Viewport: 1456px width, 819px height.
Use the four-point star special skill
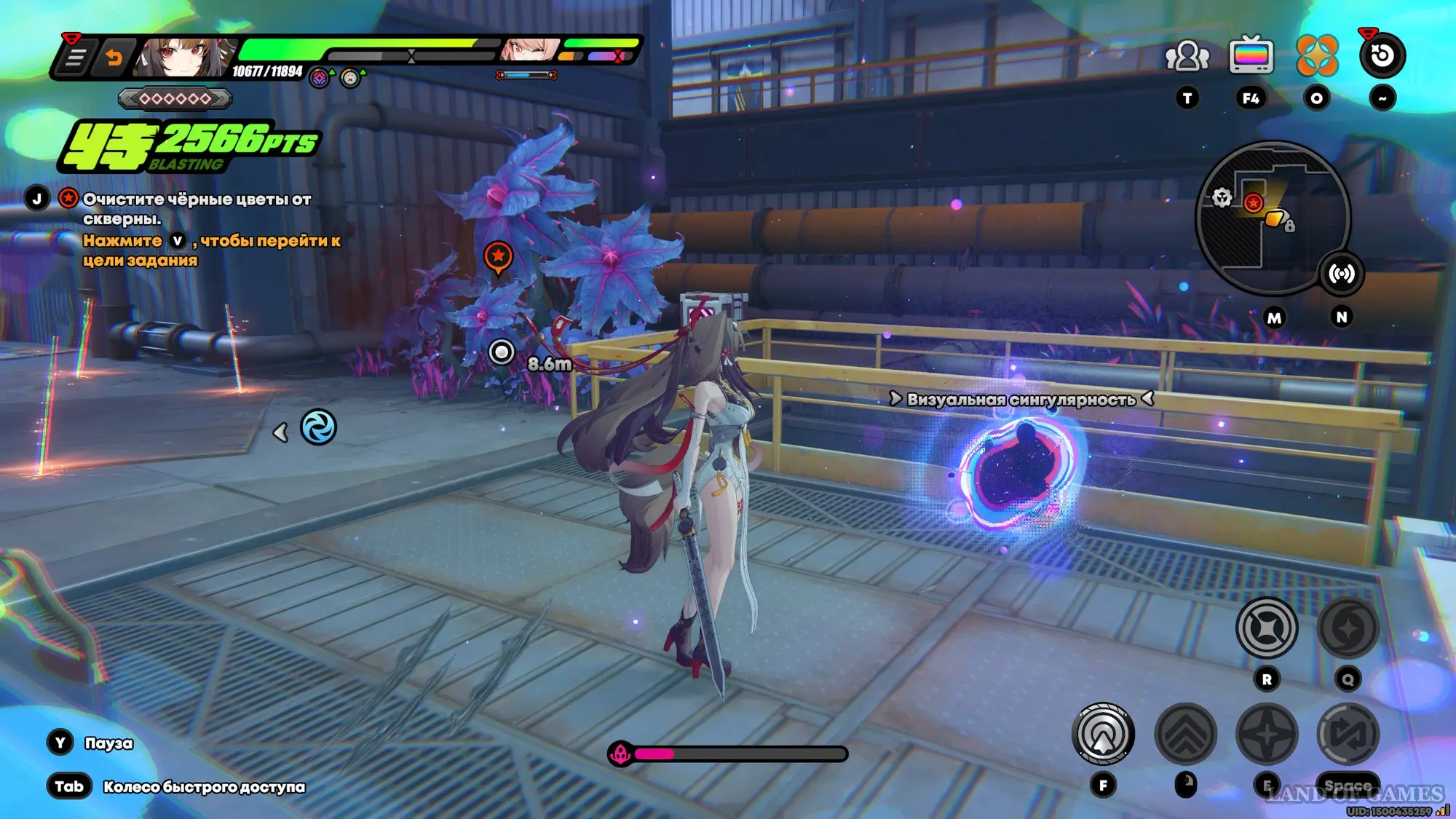point(1267,735)
